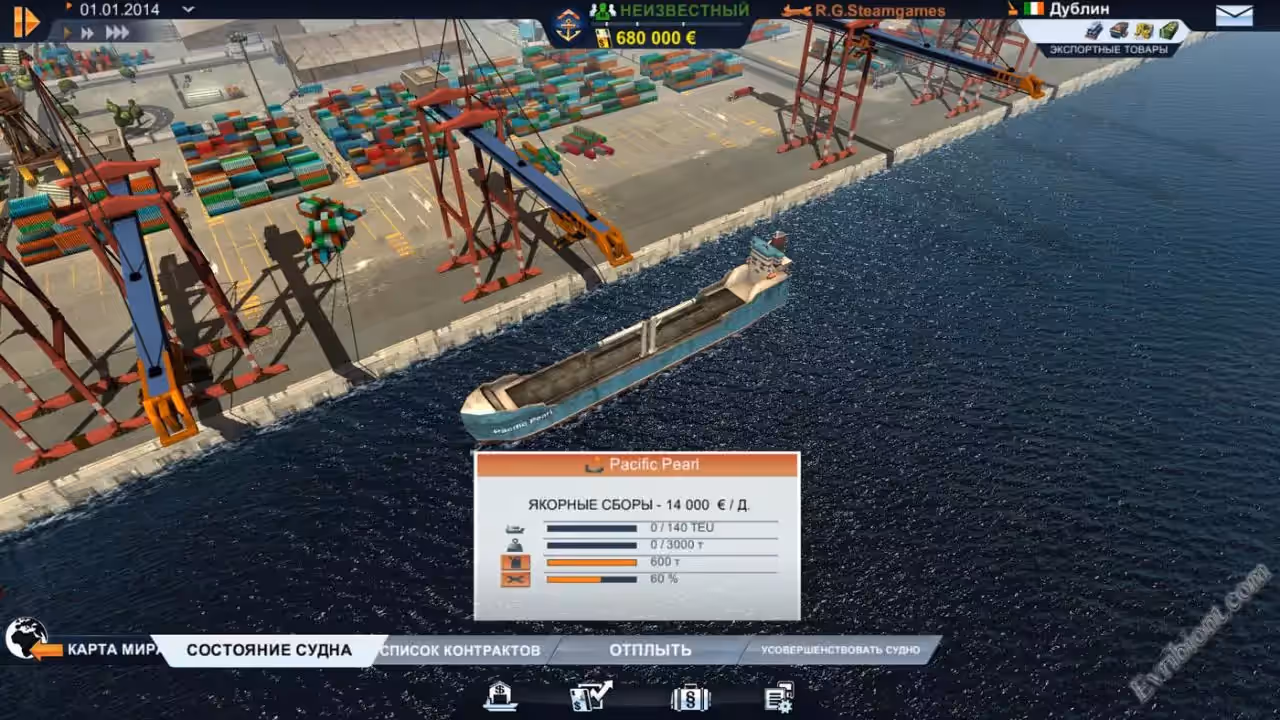Select Усовершенствовать судно tab

tap(839, 650)
